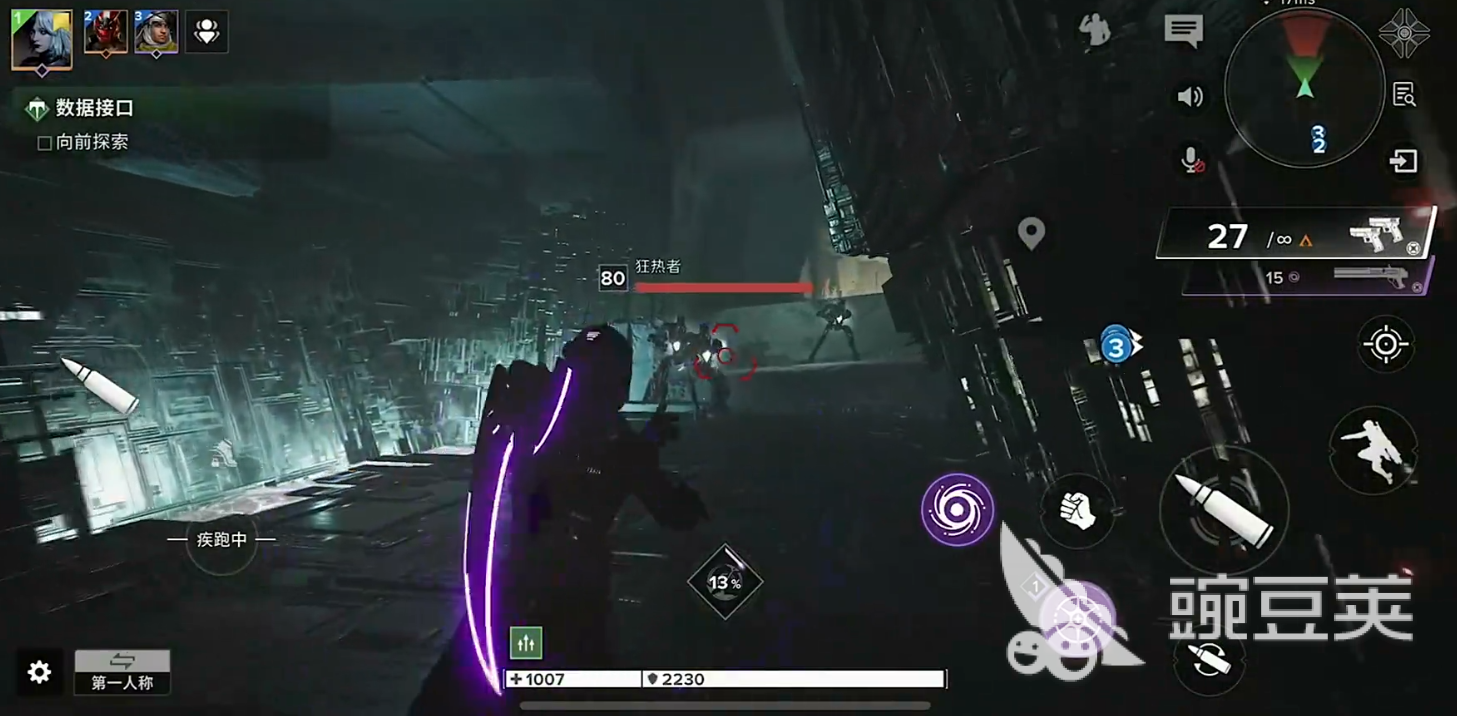Use the fist melee attack
Viewport: 1457px width, 716px height.
(1077, 510)
